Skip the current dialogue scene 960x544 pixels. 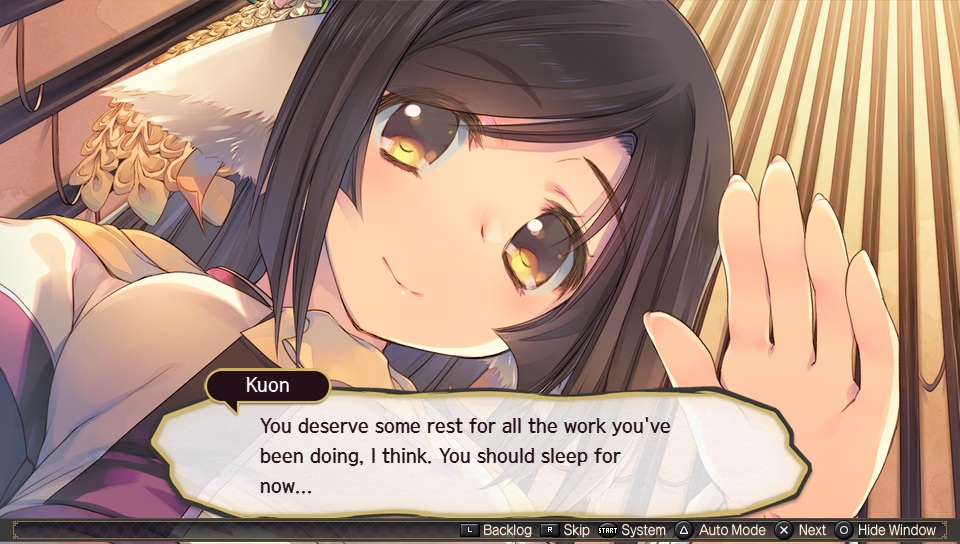click(x=567, y=530)
